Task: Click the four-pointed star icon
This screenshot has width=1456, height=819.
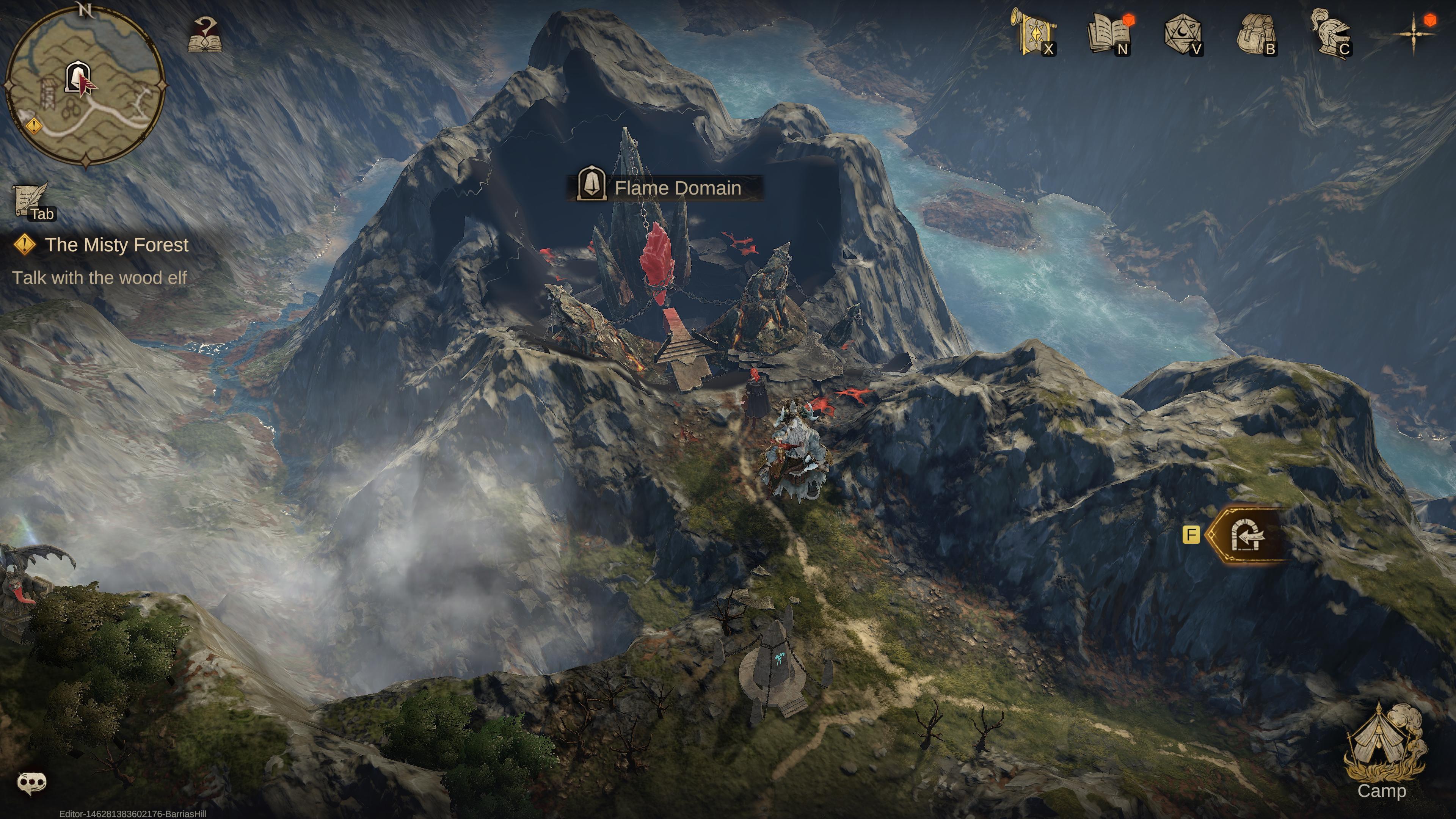Action: point(1413,34)
